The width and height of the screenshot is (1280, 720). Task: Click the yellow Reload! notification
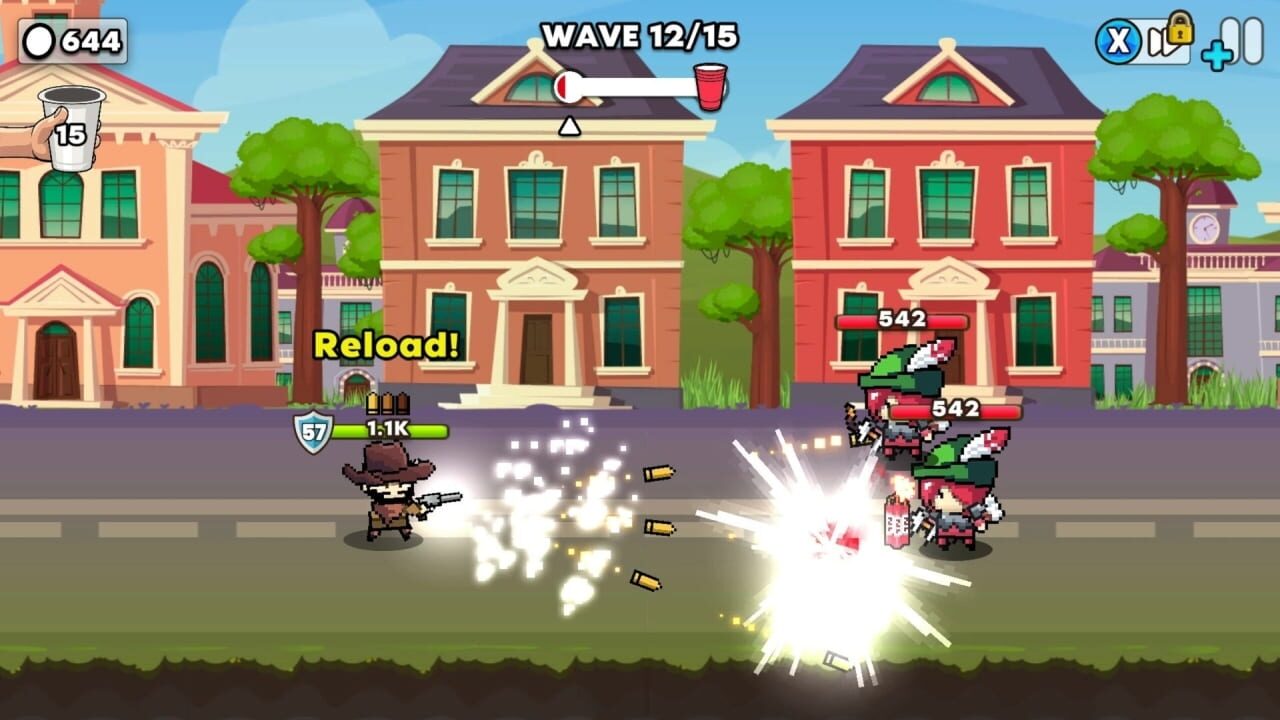385,344
